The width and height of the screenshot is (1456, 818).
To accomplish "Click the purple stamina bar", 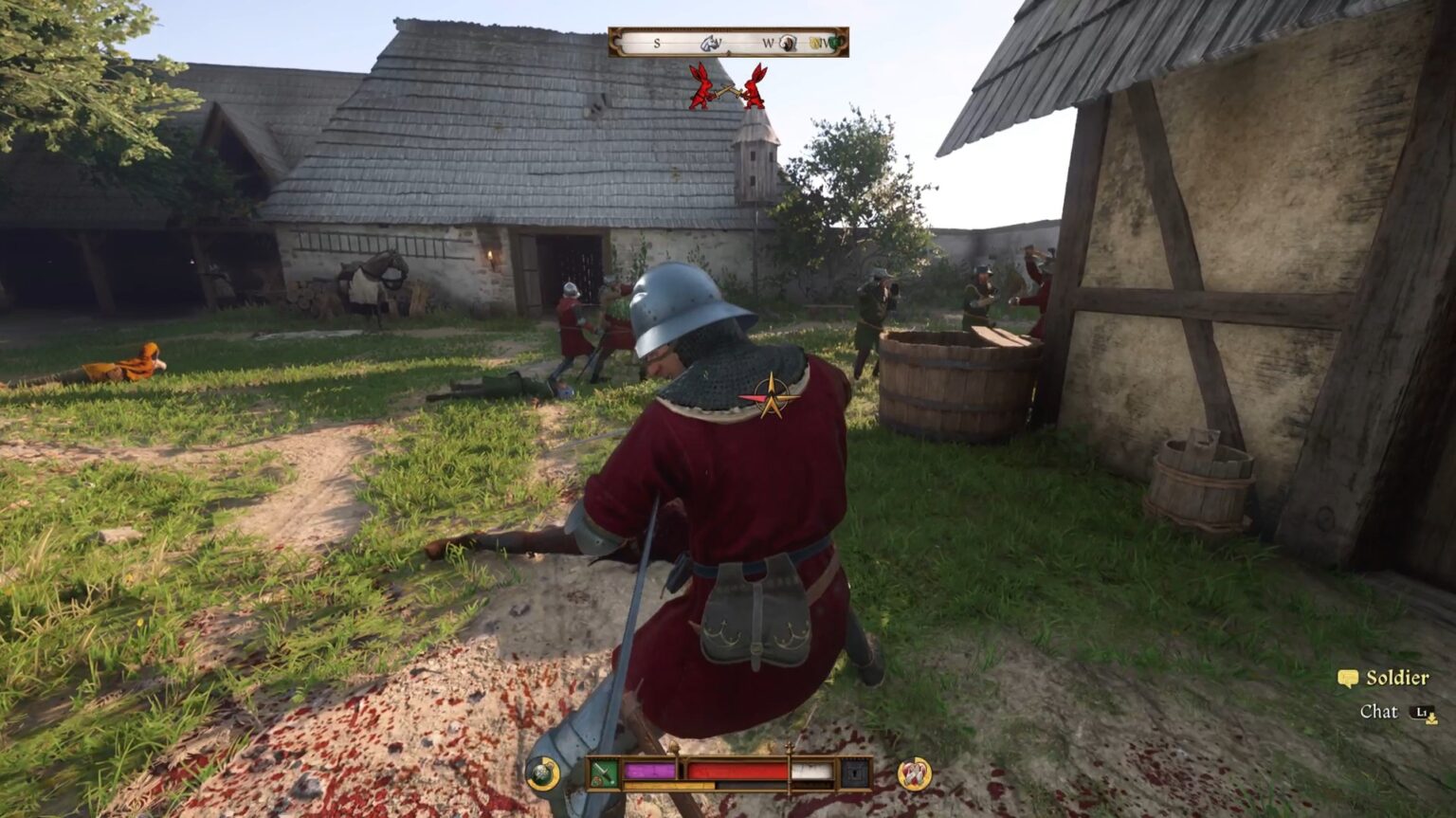I will pos(649,769).
